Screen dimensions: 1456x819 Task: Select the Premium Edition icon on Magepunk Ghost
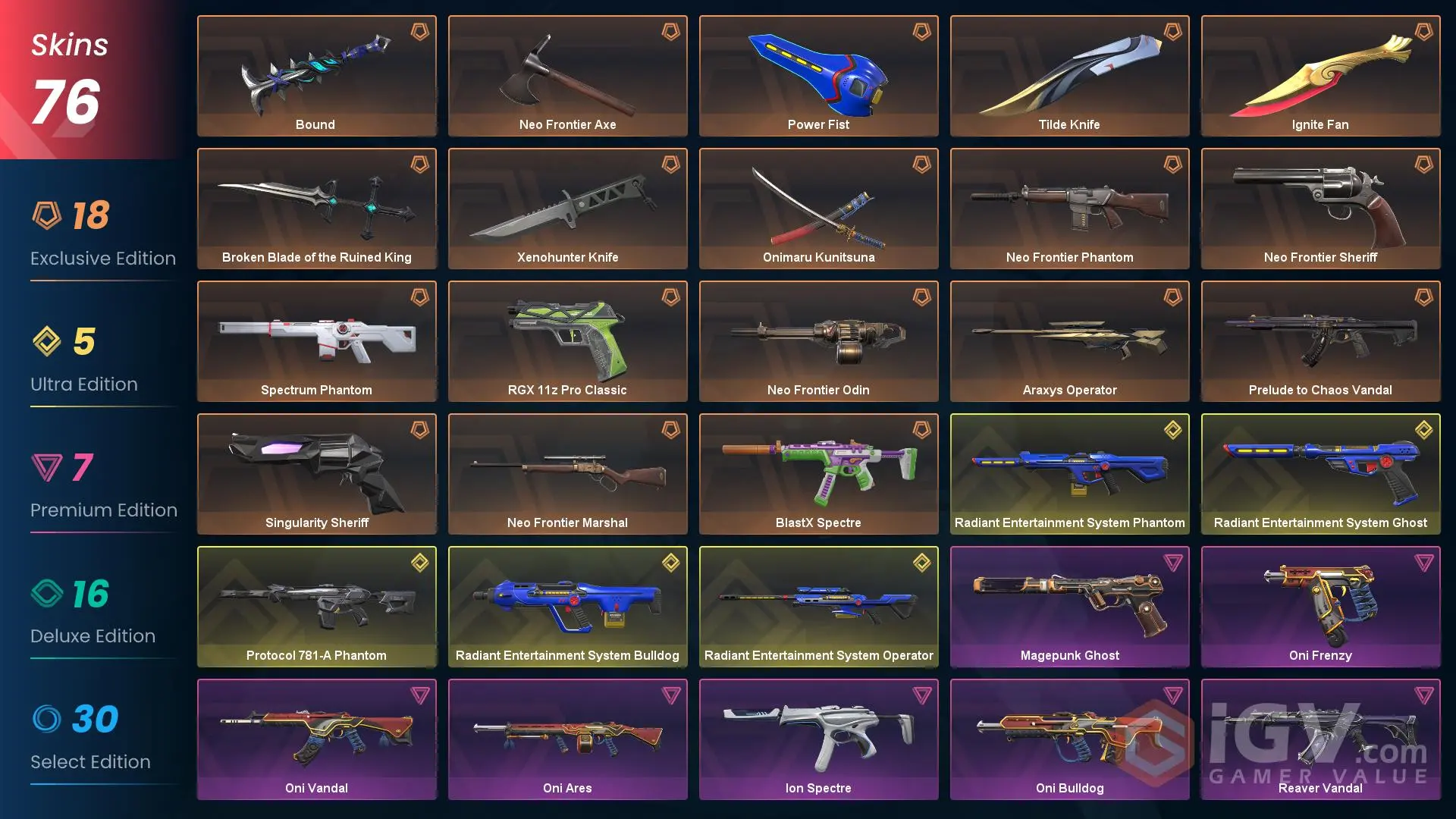(x=1173, y=562)
